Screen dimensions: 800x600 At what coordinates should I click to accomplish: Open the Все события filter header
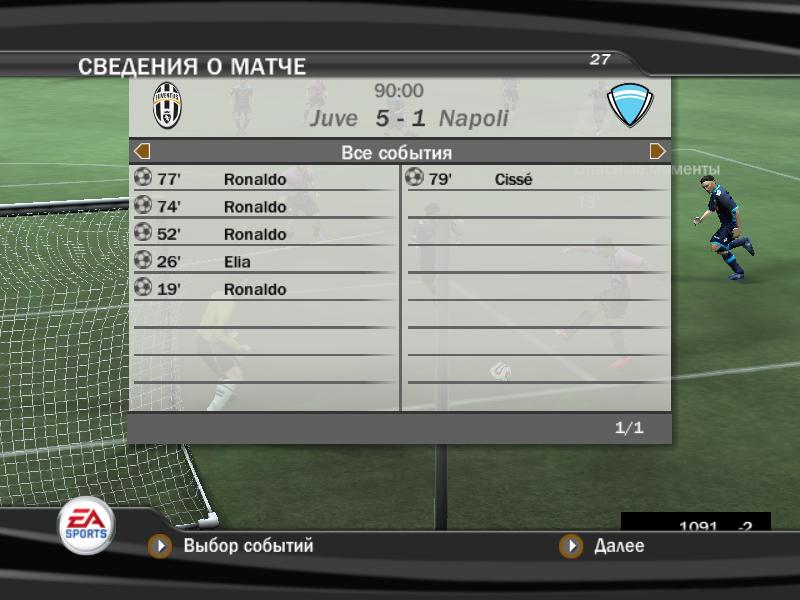[x=397, y=153]
